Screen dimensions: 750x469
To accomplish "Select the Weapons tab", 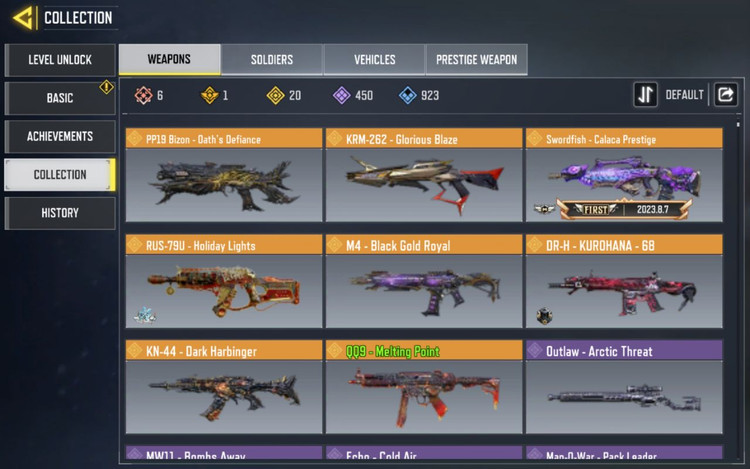I will (x=169, y=60).
